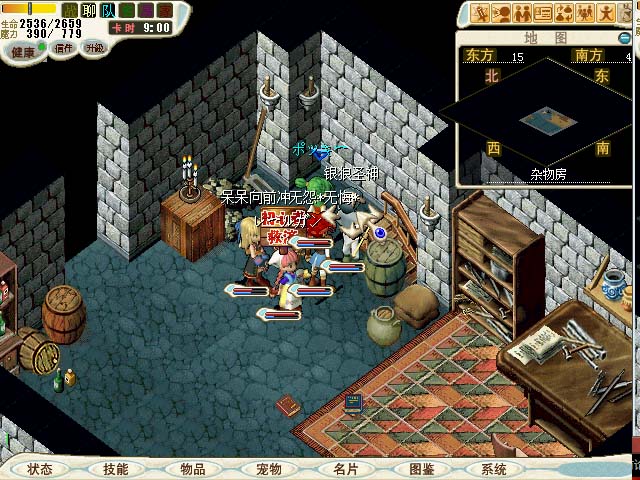The width and height of the screenshot is (640, 480).
Task: Open the 状态 status menu
Action: click(40, 468)
